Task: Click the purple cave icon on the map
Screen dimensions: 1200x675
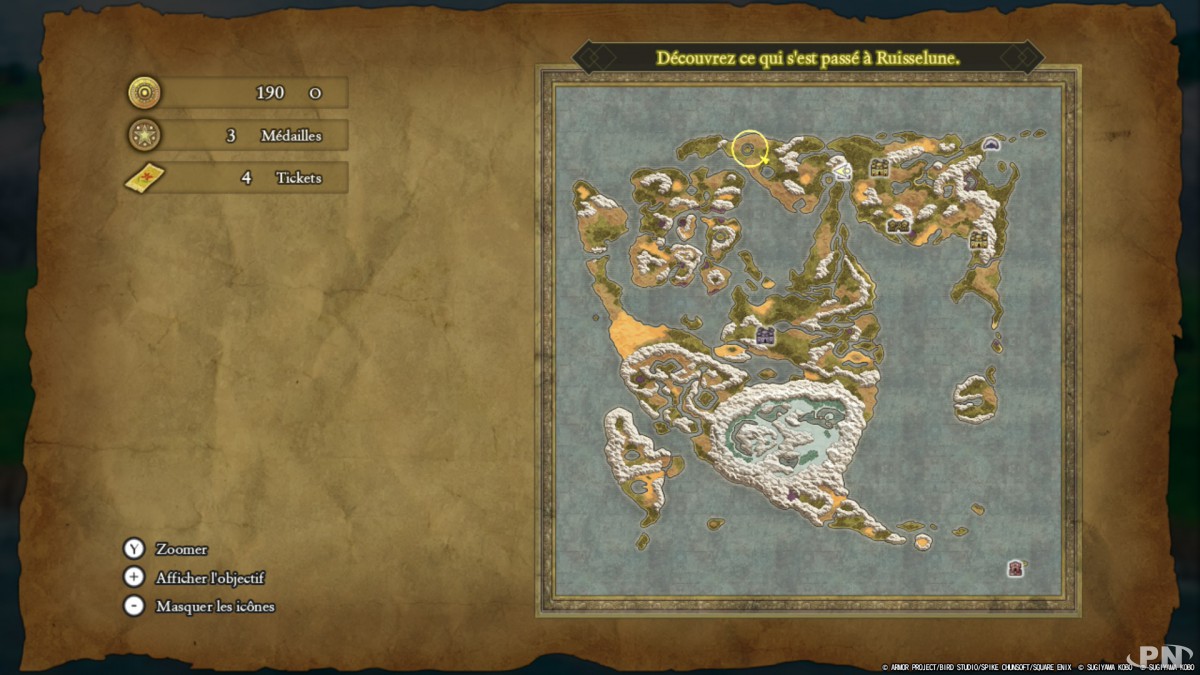Action: point(992,145)
